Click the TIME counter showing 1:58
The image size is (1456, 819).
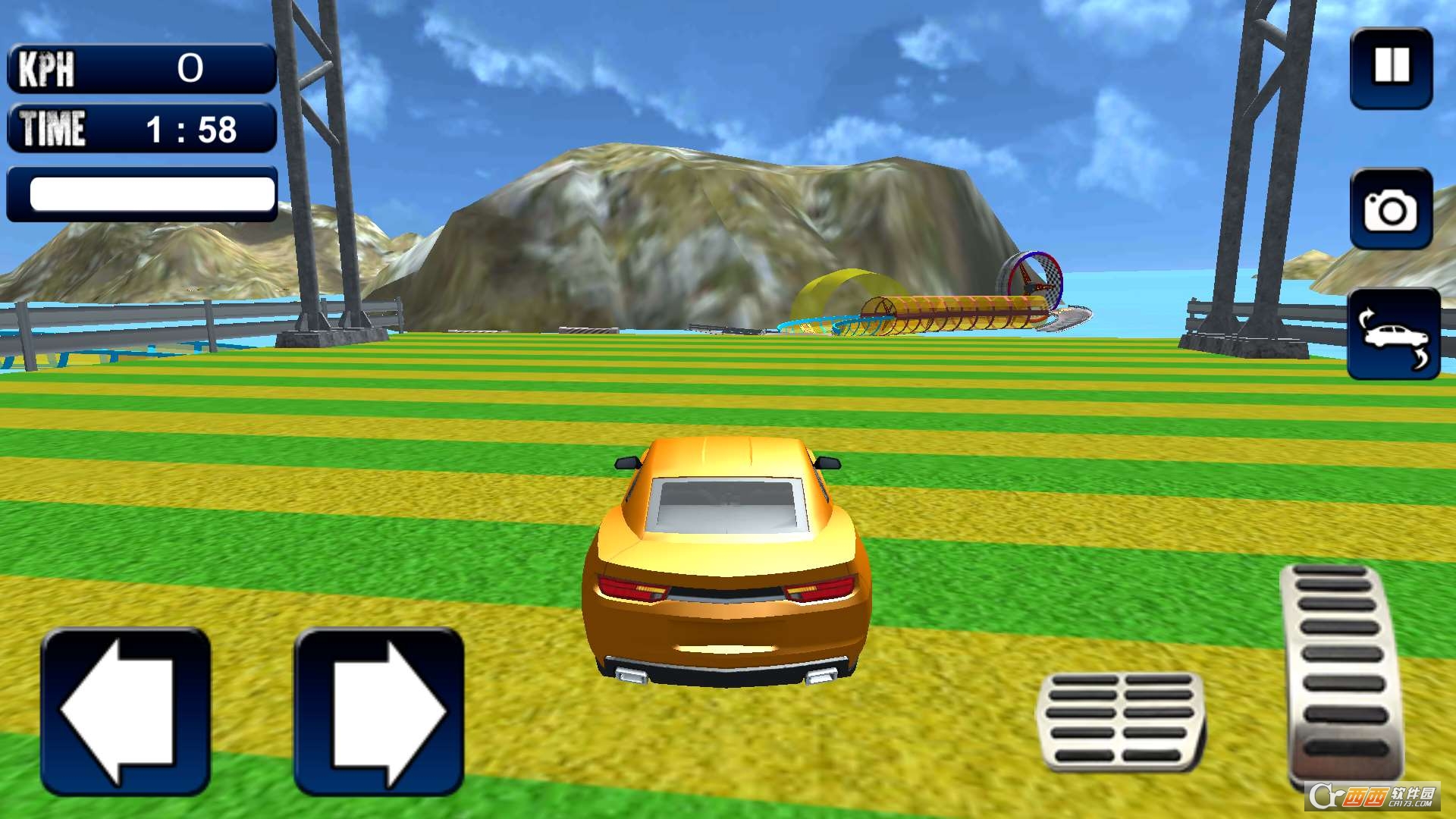[x=141, y=127]
